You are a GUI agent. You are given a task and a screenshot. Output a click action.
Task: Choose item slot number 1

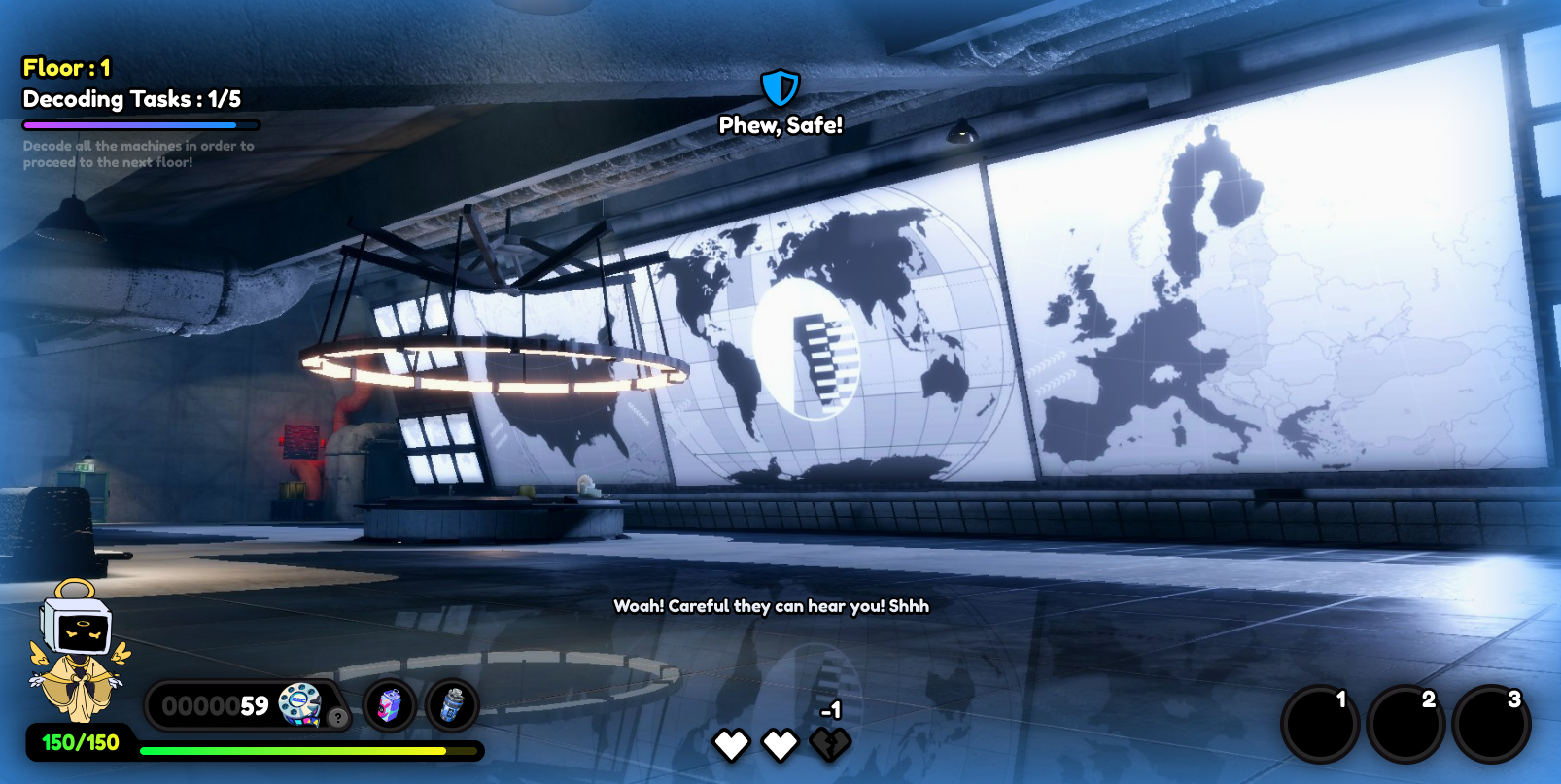tap(1319, 724)
